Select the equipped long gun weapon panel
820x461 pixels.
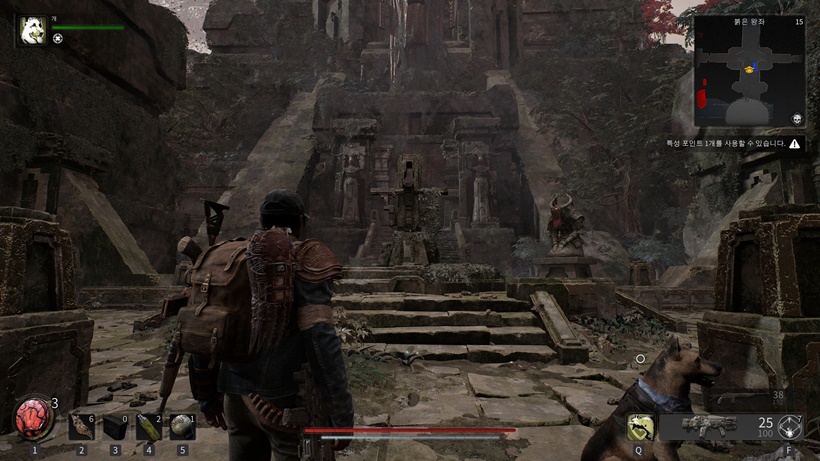709,426
